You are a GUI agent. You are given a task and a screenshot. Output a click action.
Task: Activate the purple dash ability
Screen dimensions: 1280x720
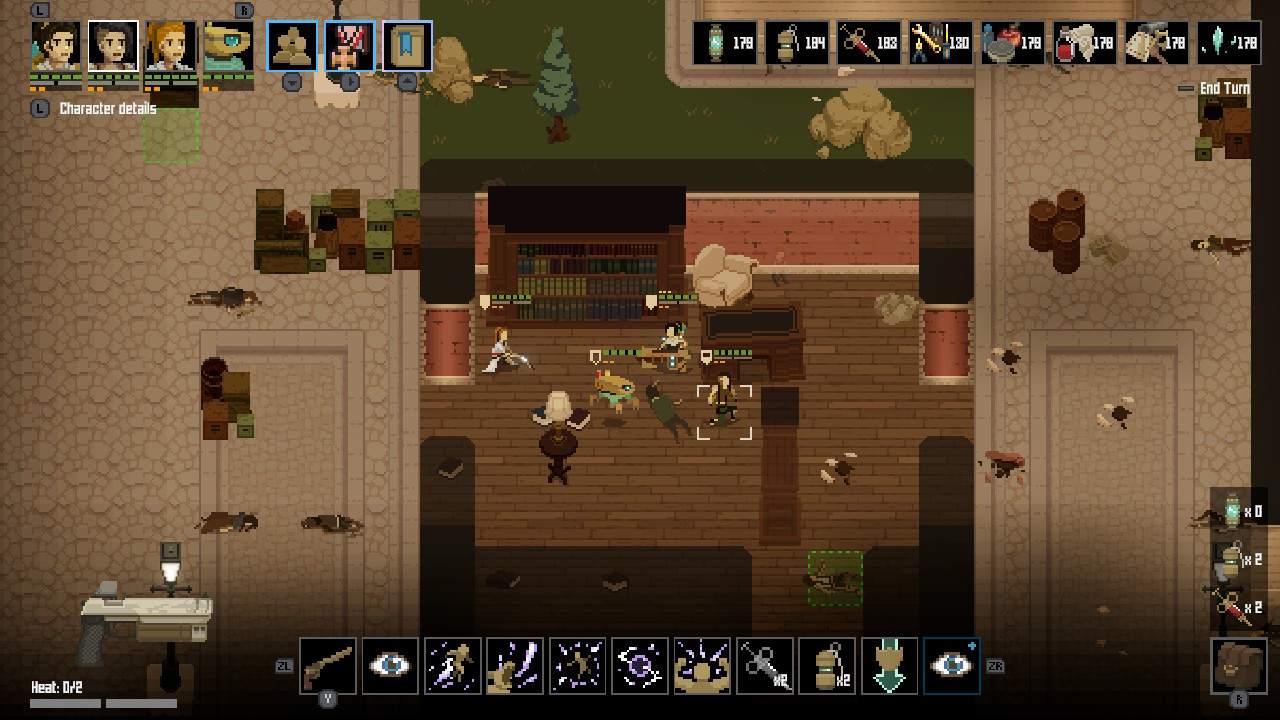(x=452, y=666)
